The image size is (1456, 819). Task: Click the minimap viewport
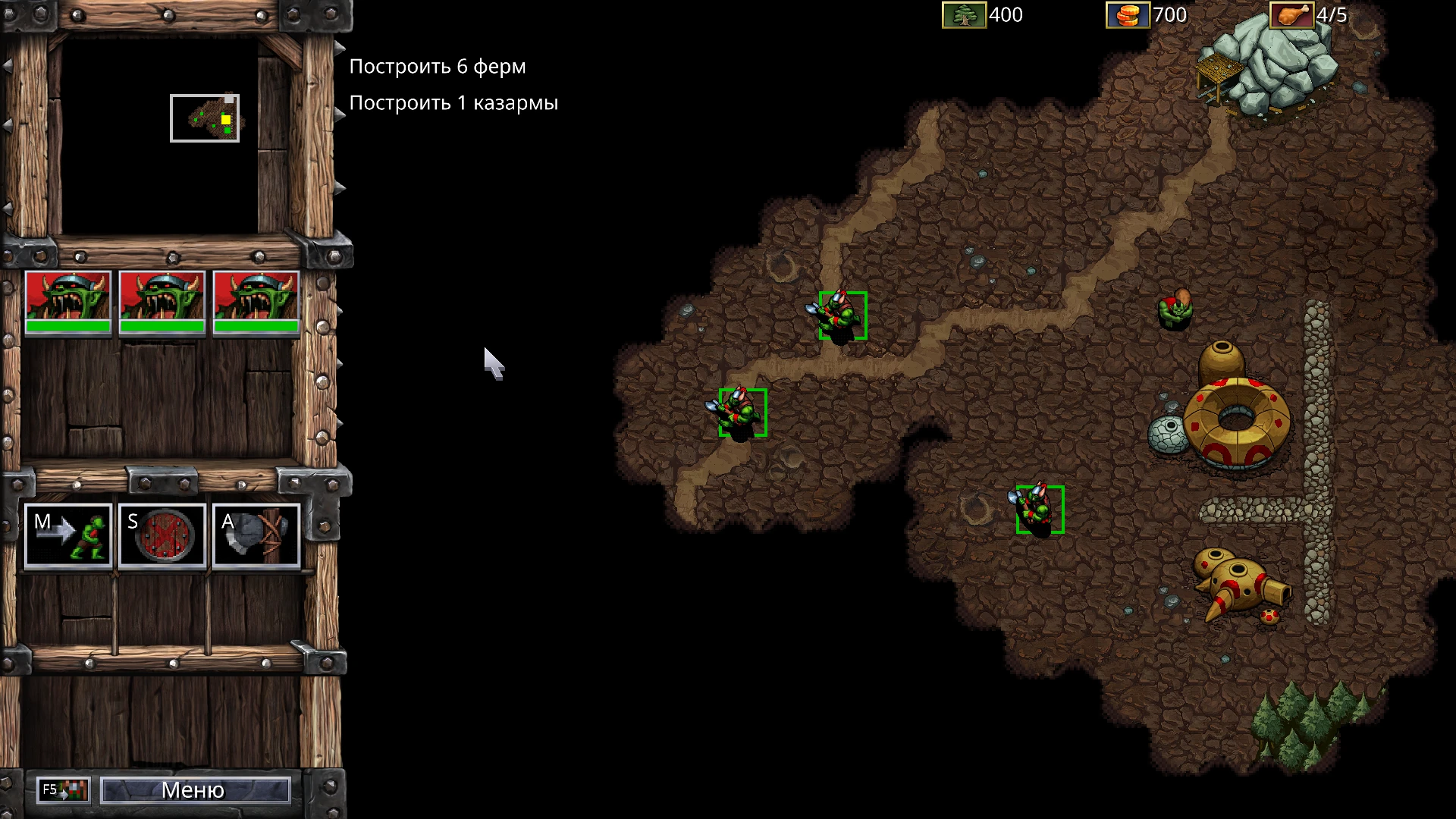(x=205, y=118)
